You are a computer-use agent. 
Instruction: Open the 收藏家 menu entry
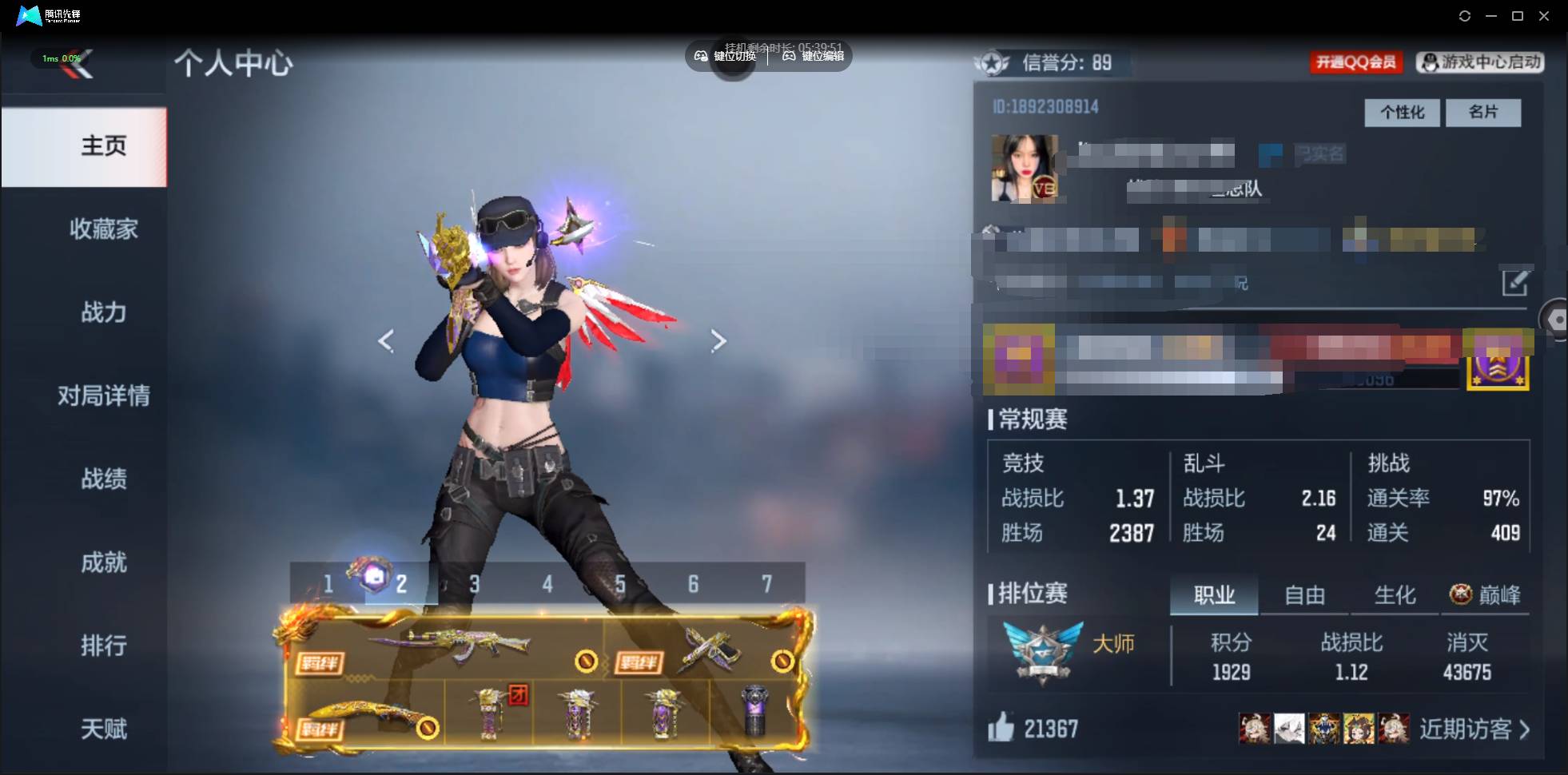[103, 229]
